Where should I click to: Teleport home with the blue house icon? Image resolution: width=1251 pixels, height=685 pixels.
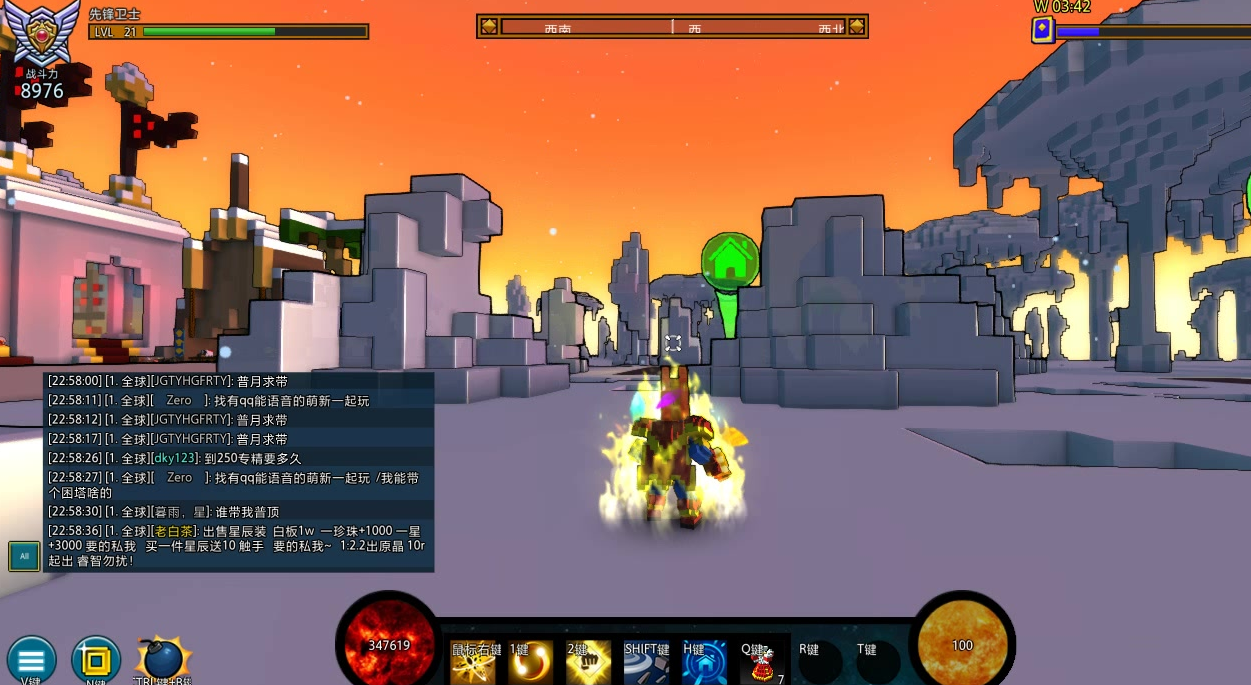(x=704, y=662)
